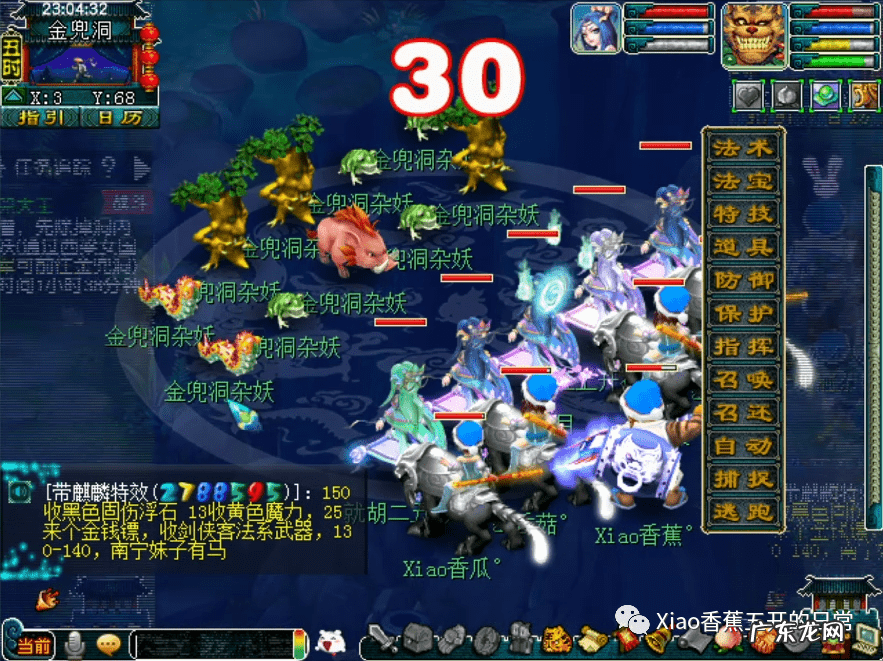The width and height of the screenshot is (883, 661).
Task: Choose the 法术 spell command
Action: tap(743, 148)
